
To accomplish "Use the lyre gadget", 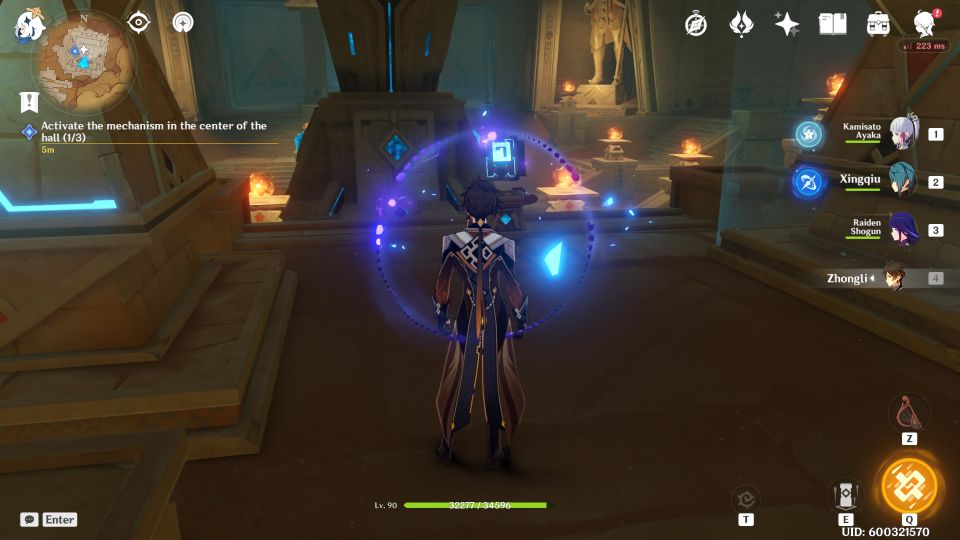I will (x=909, y=411).
